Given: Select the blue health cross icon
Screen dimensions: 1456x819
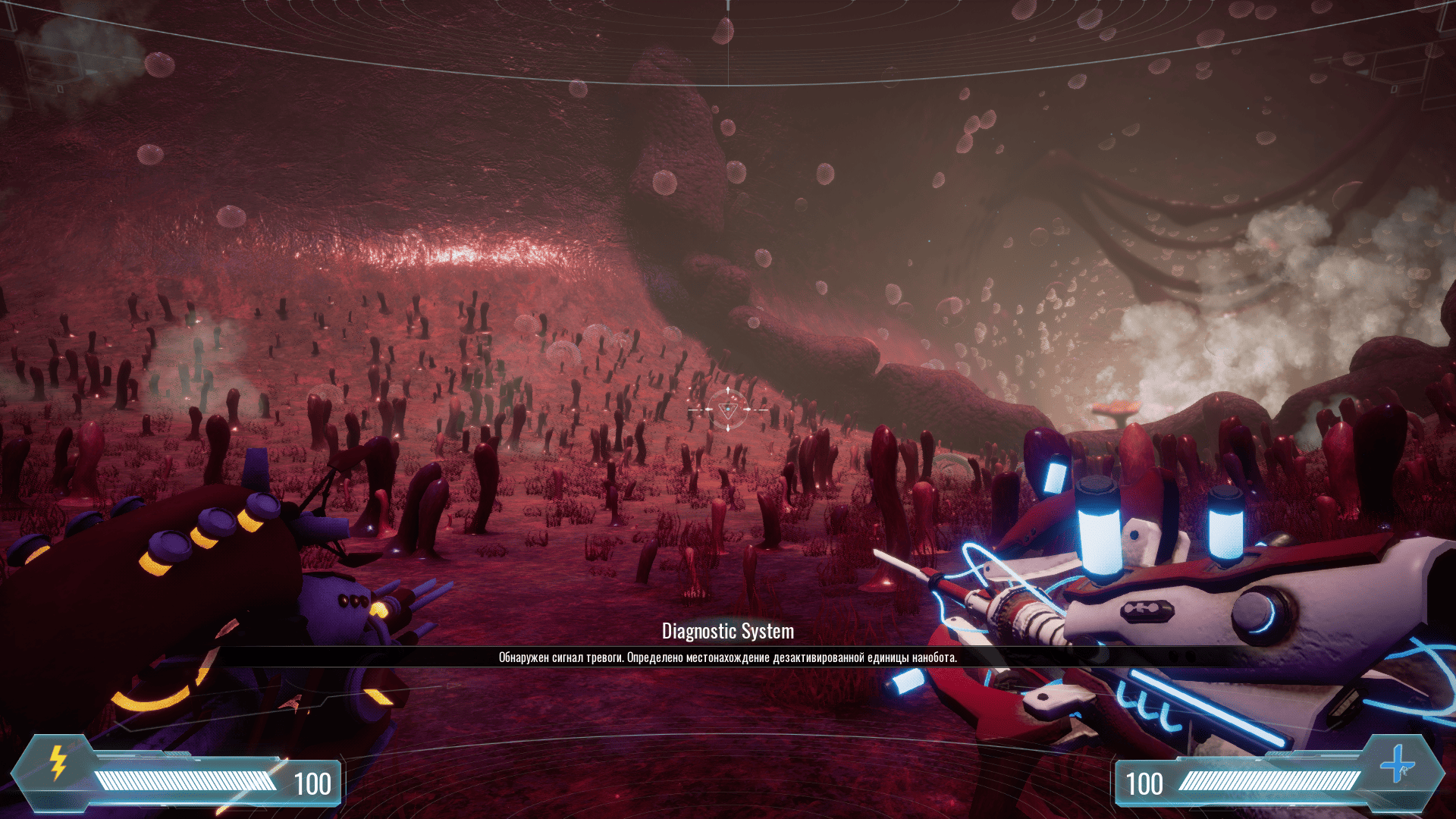Looking at the screenshot, I should (x=1396, y=764).
